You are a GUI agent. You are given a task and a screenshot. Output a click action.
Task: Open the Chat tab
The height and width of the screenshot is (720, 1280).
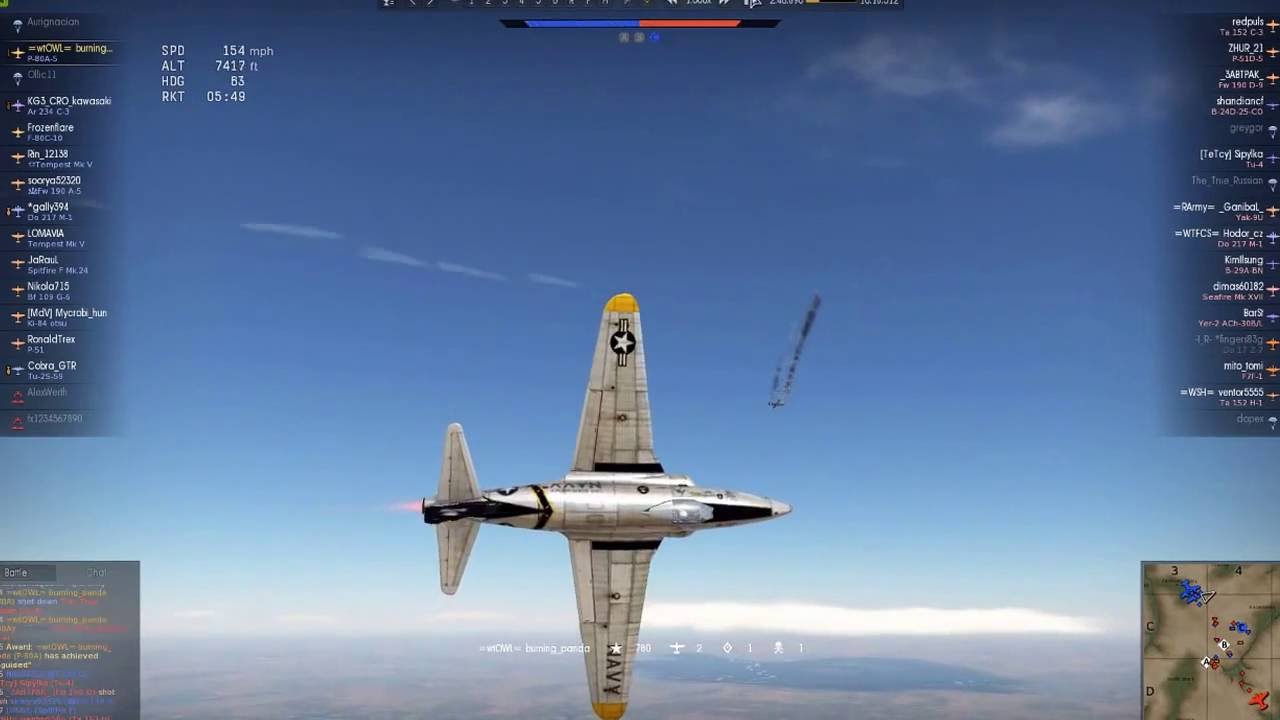(96, 573)
